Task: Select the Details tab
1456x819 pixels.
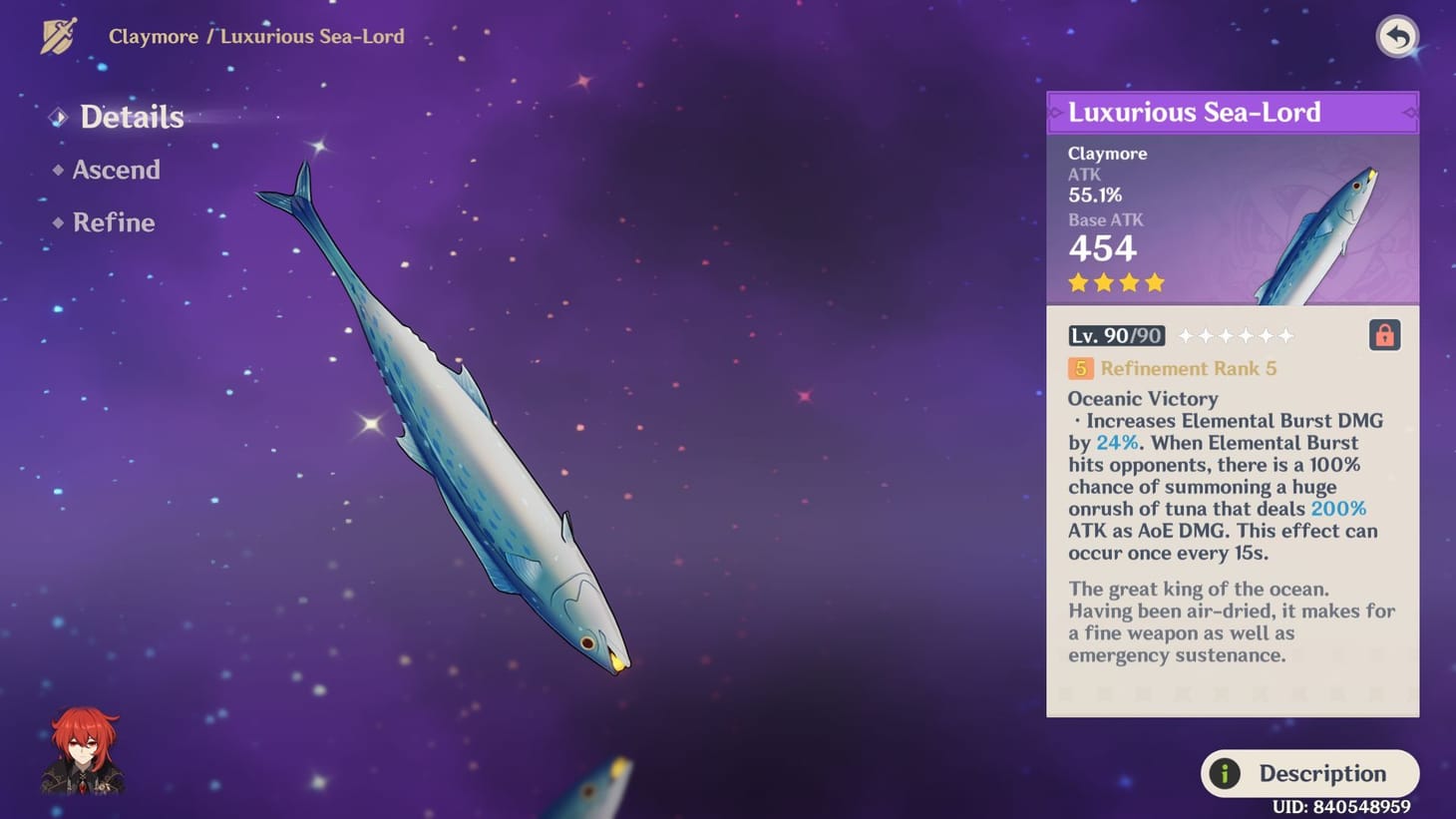Action: (x=131, y=118)
